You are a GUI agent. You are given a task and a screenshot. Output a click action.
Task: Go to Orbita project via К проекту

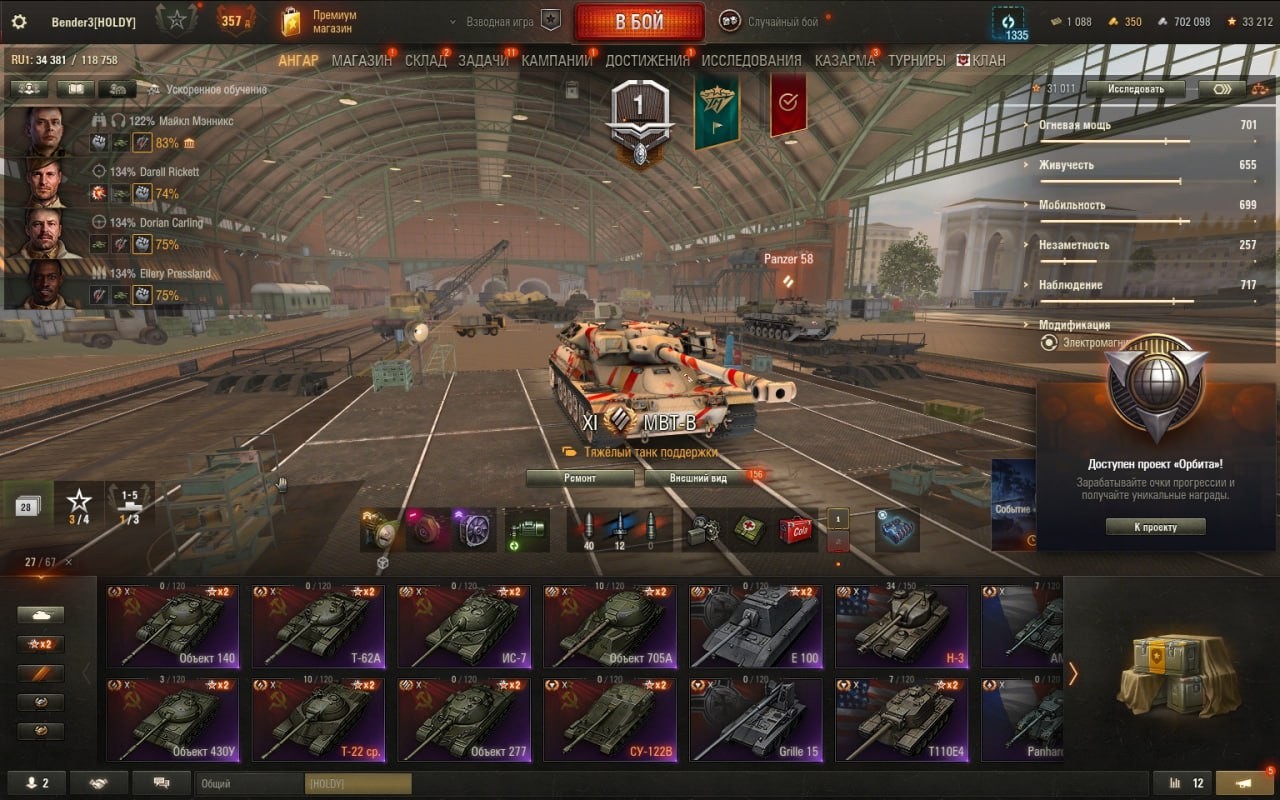point(1155,527)
